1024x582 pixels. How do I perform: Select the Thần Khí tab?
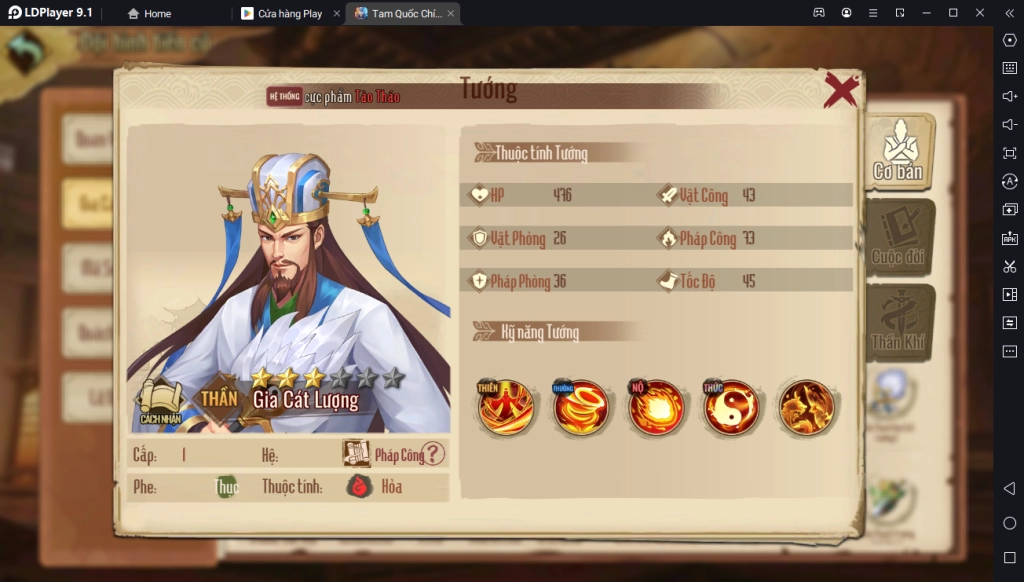tap(899, 323)
